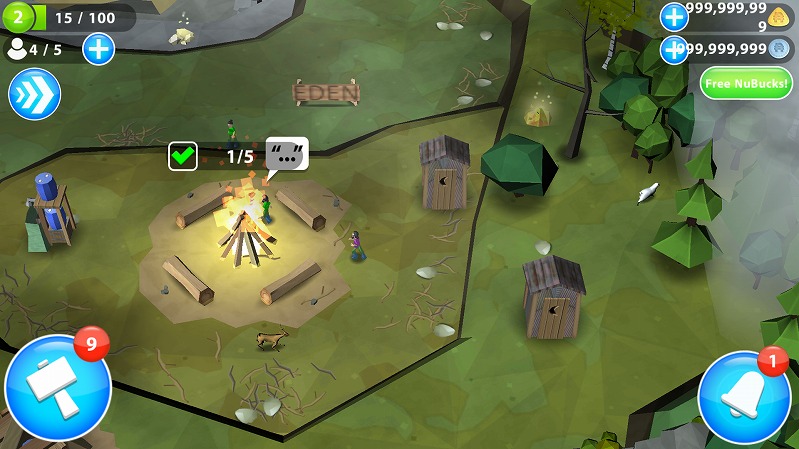
Task: Activate the blue fast-forward arrows button
Action: 34,95
